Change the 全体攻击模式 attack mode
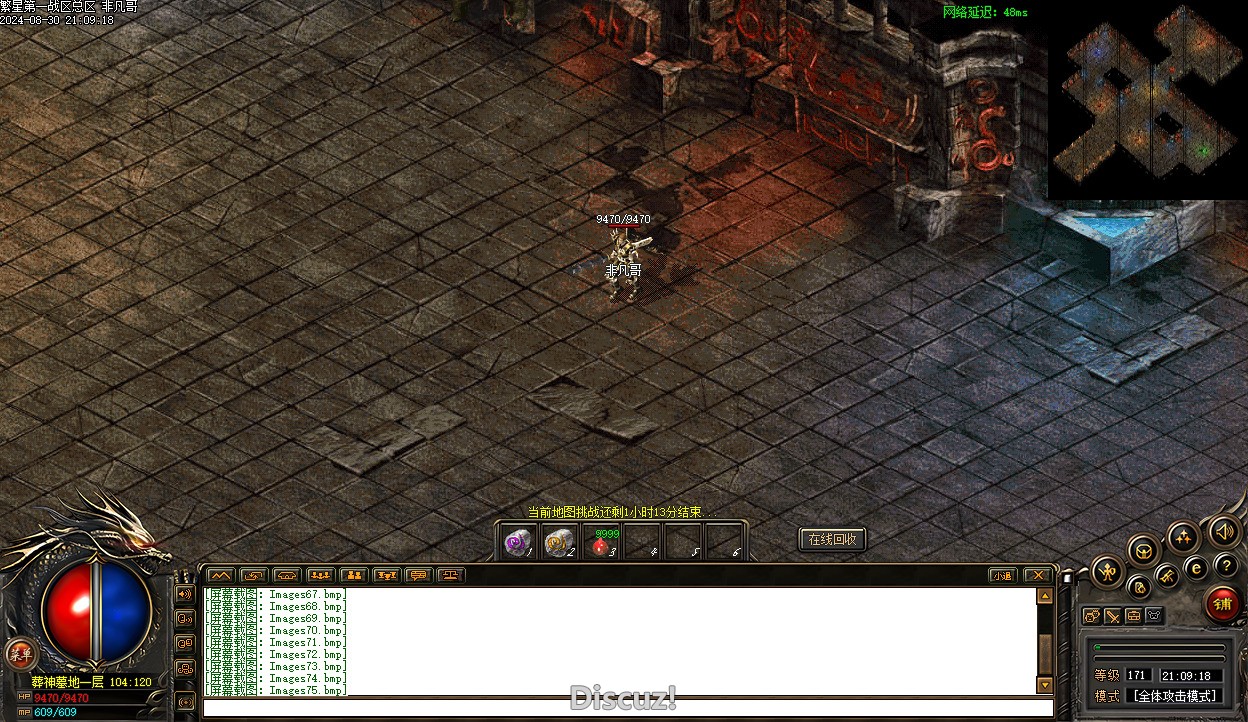The height and width of the screenshot is (722, 1248). click(1173, 696)
